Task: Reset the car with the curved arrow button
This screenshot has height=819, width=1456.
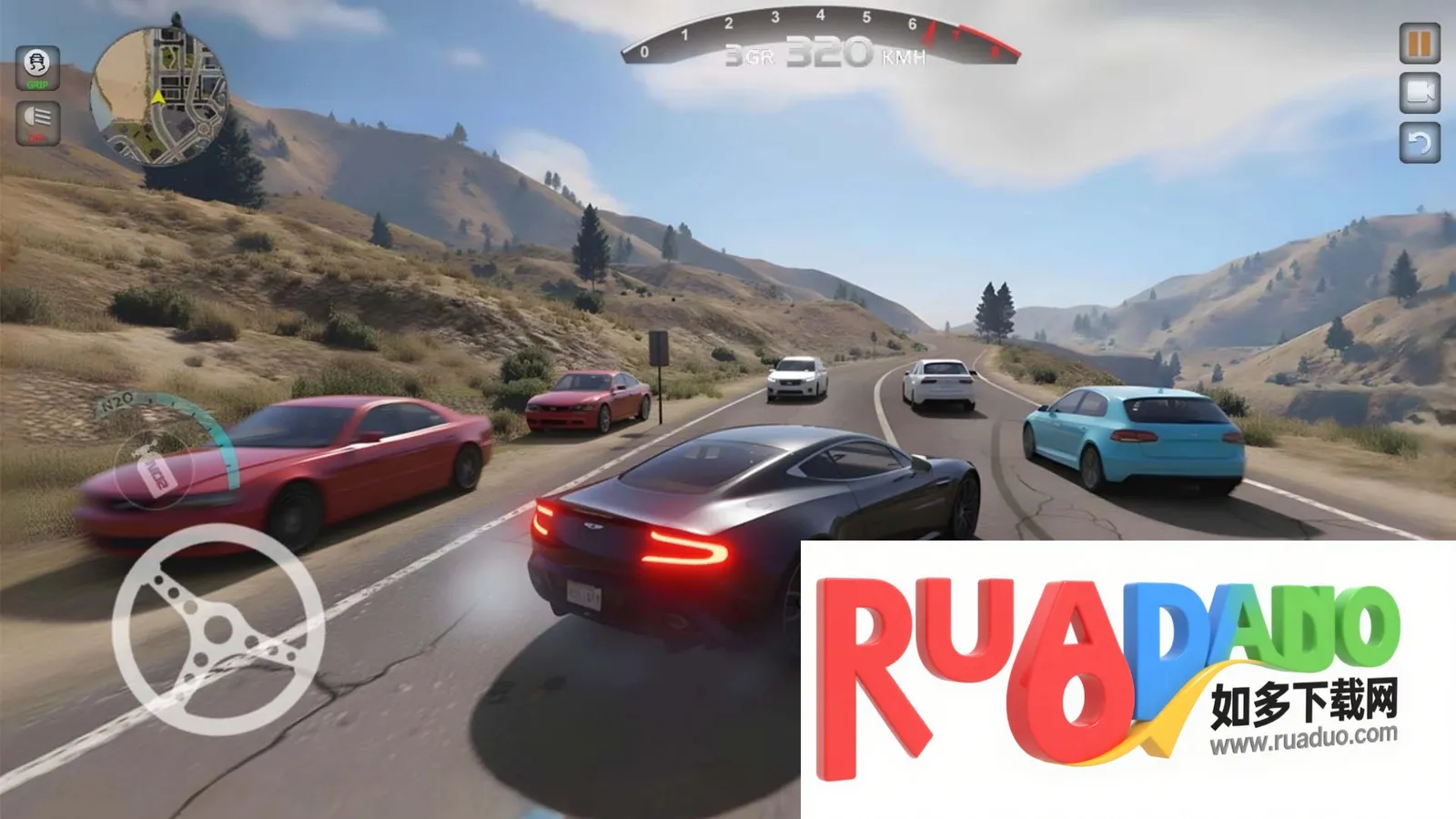Action: click(x=1420, y=142)
